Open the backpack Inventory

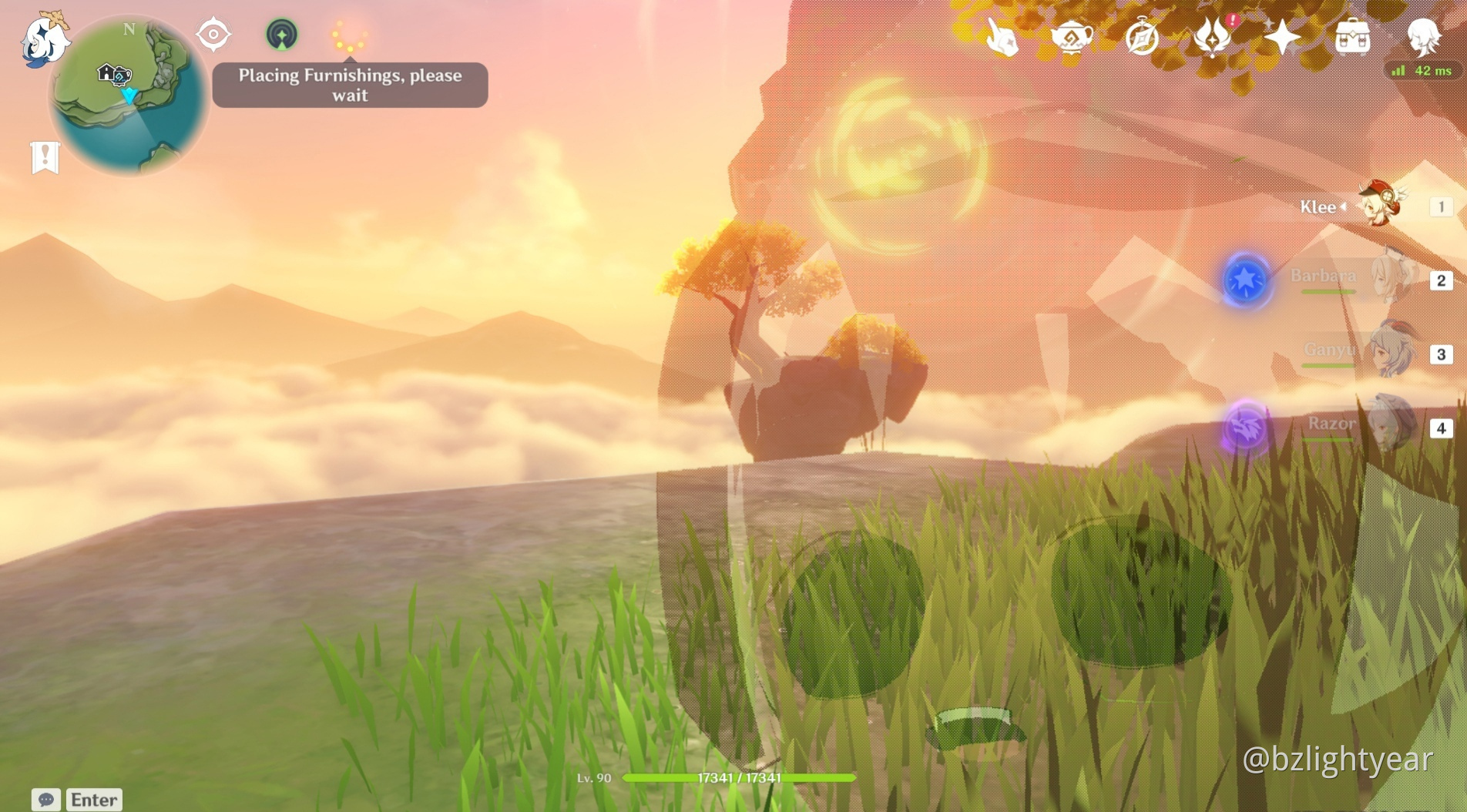pyautogui.click(x=1352, y=37)
